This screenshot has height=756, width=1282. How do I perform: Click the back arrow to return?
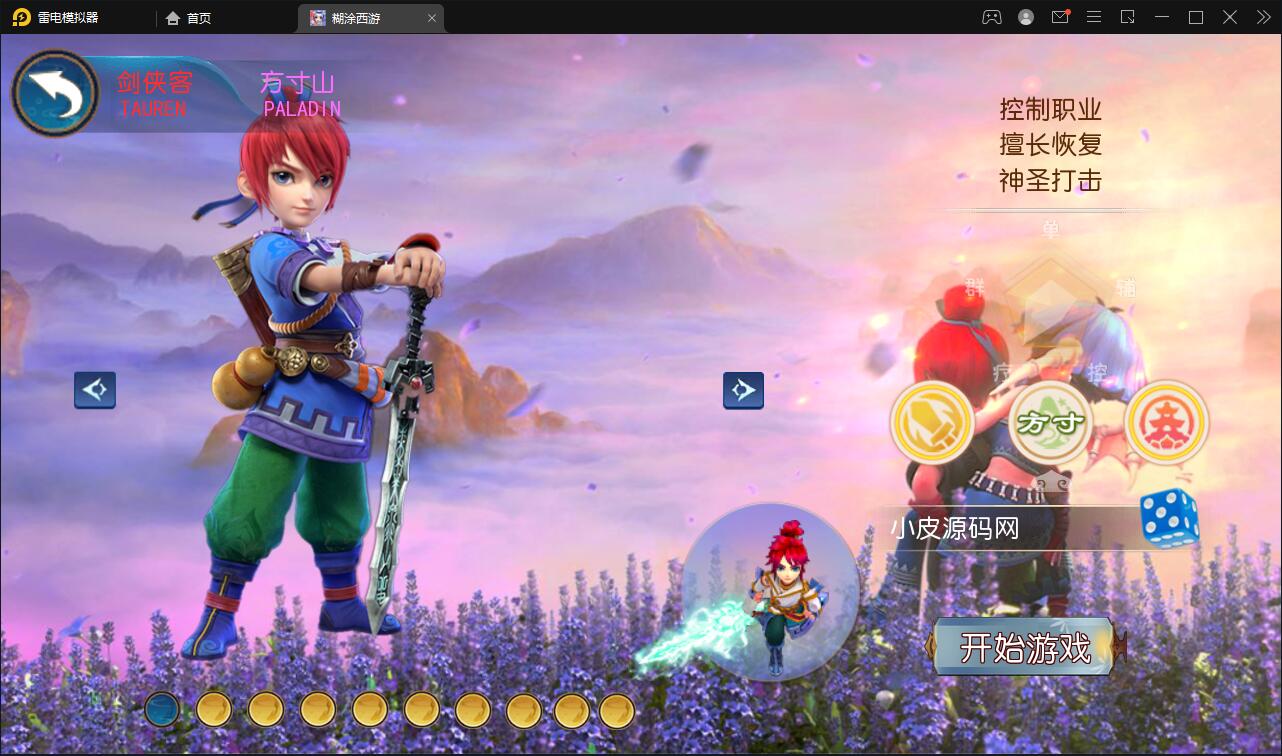click(55, 93)
